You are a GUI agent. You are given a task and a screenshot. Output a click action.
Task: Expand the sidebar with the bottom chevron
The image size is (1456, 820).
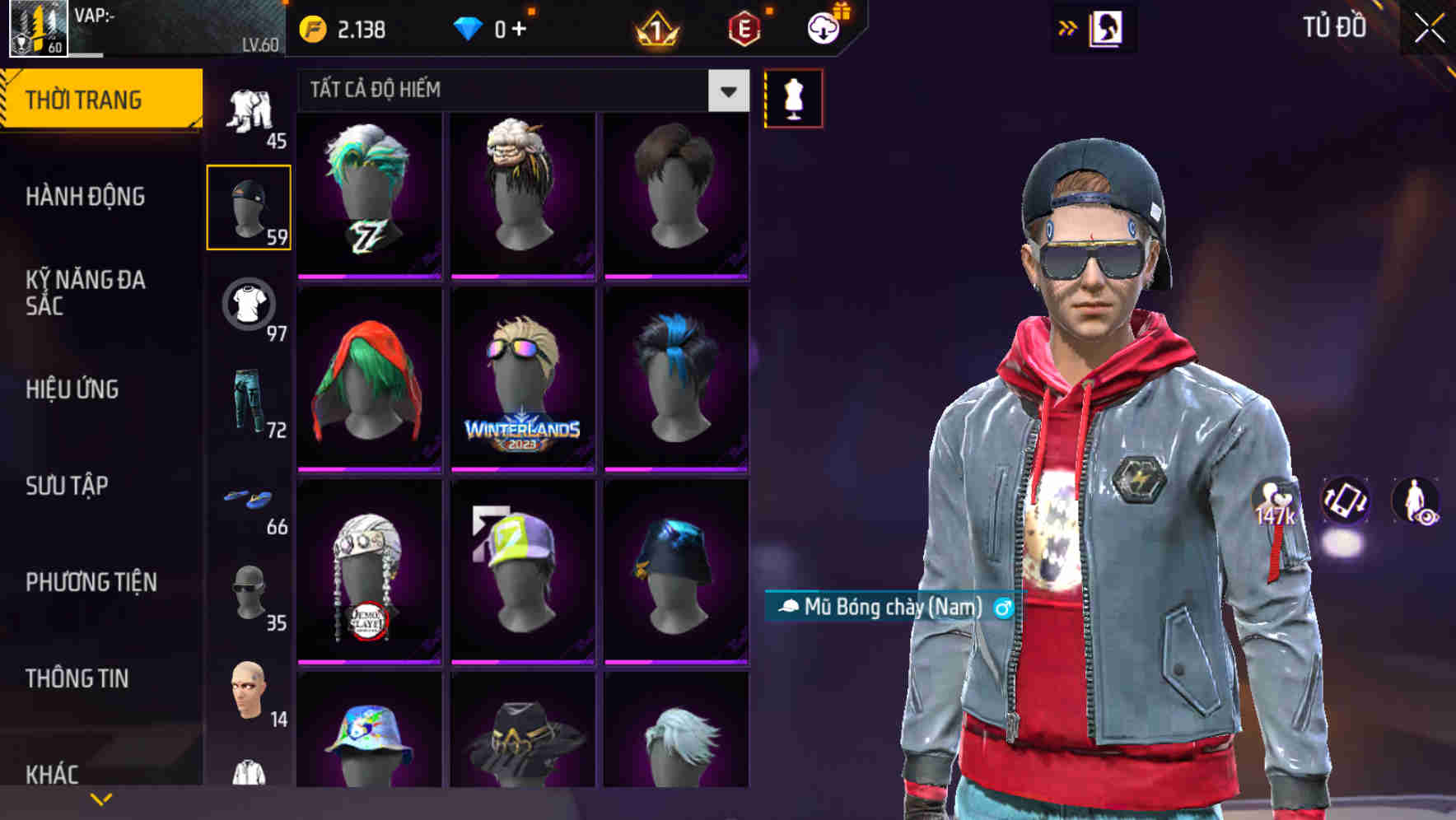(102, 797)
